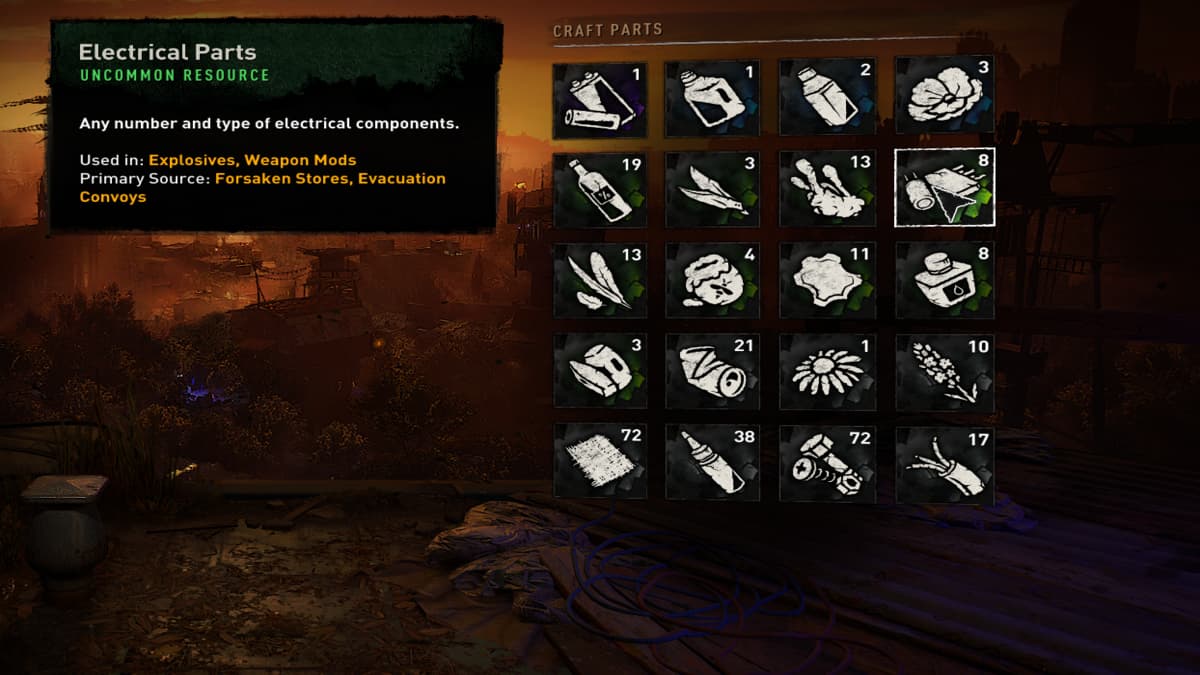
Task: Click the highlighted Electrical Parts slot
Action: tap(944, 187)
